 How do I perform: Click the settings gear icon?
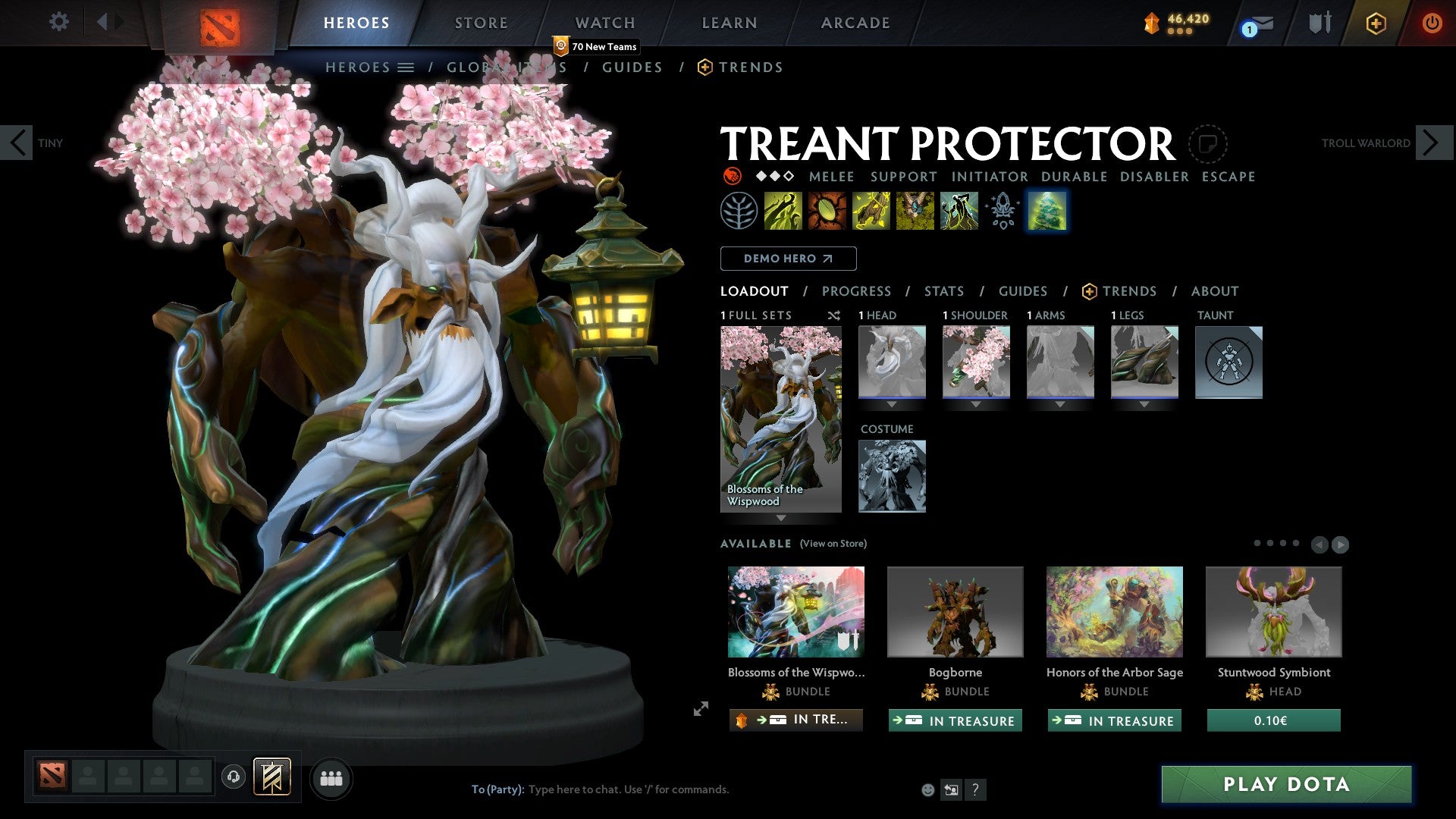(x=58, y=22)
